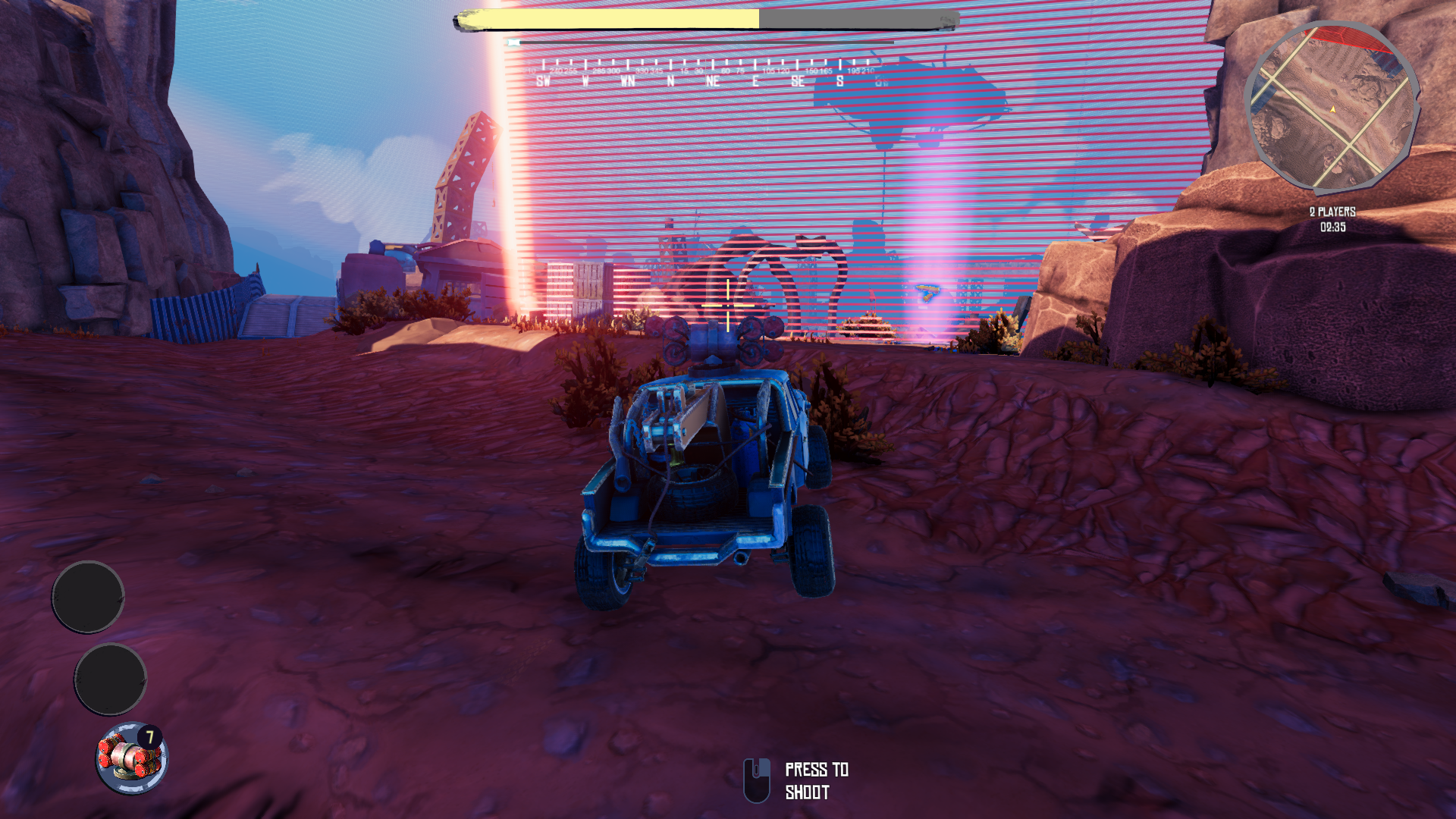Select the red barrel weapon icon
1456x819 pixels.
click(131, 758)
